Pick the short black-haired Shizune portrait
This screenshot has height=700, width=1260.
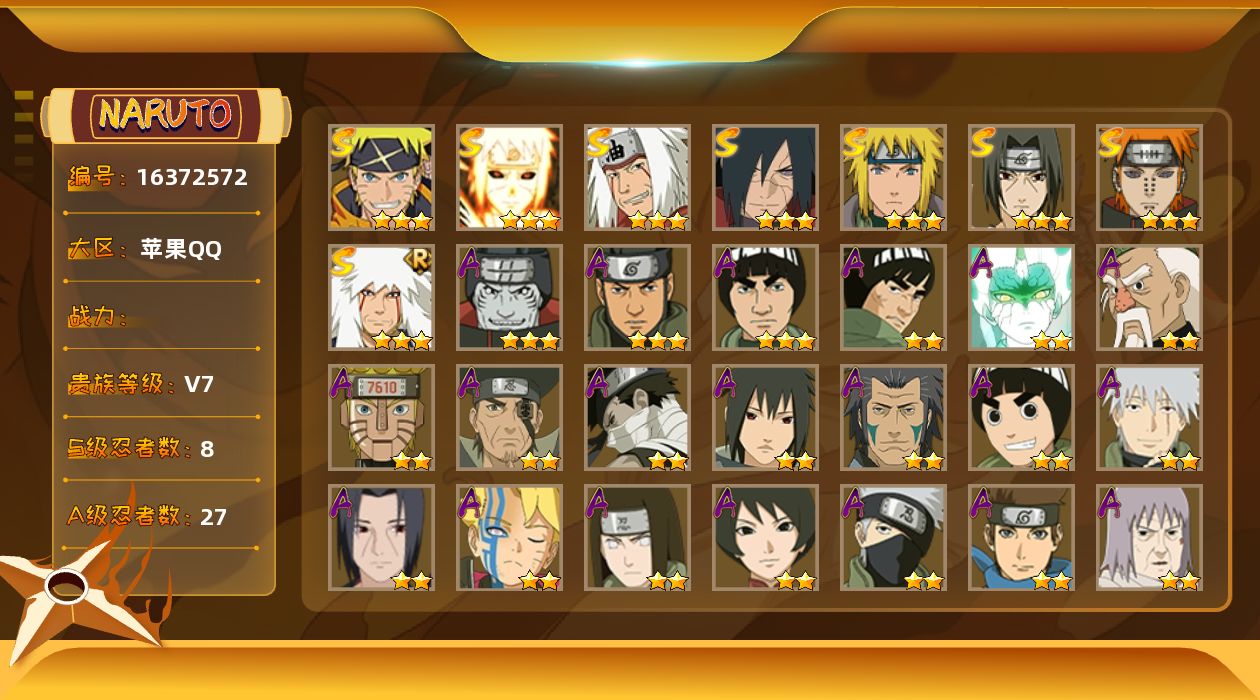point(765,538)
